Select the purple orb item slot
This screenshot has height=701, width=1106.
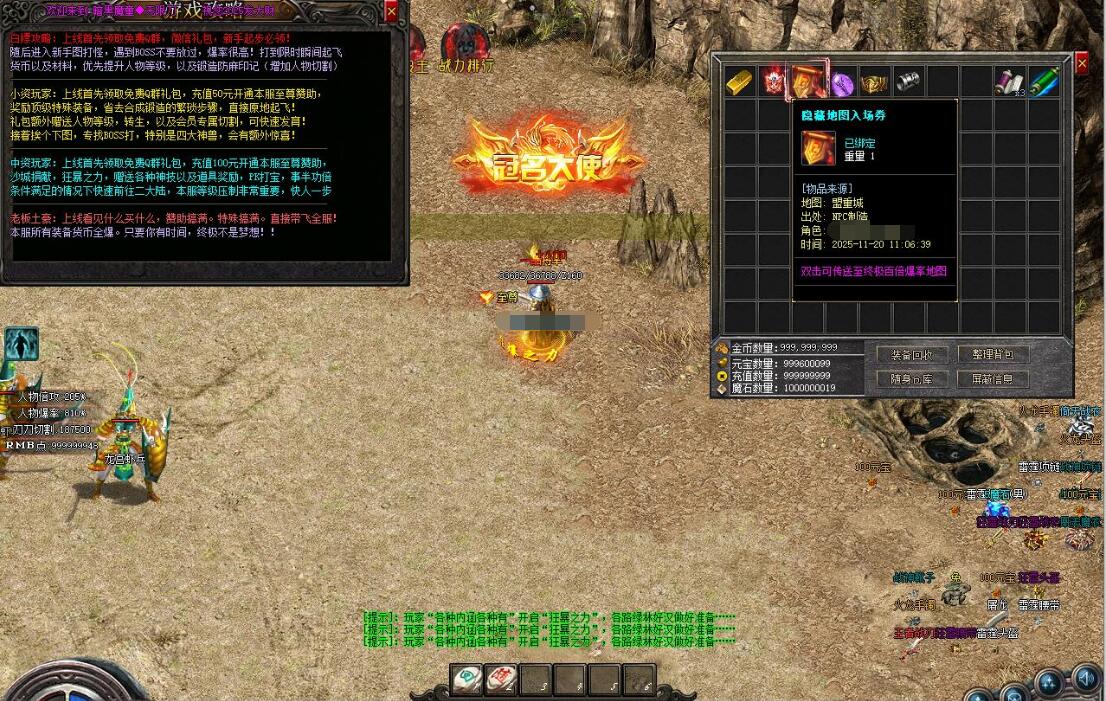[842, 82]
